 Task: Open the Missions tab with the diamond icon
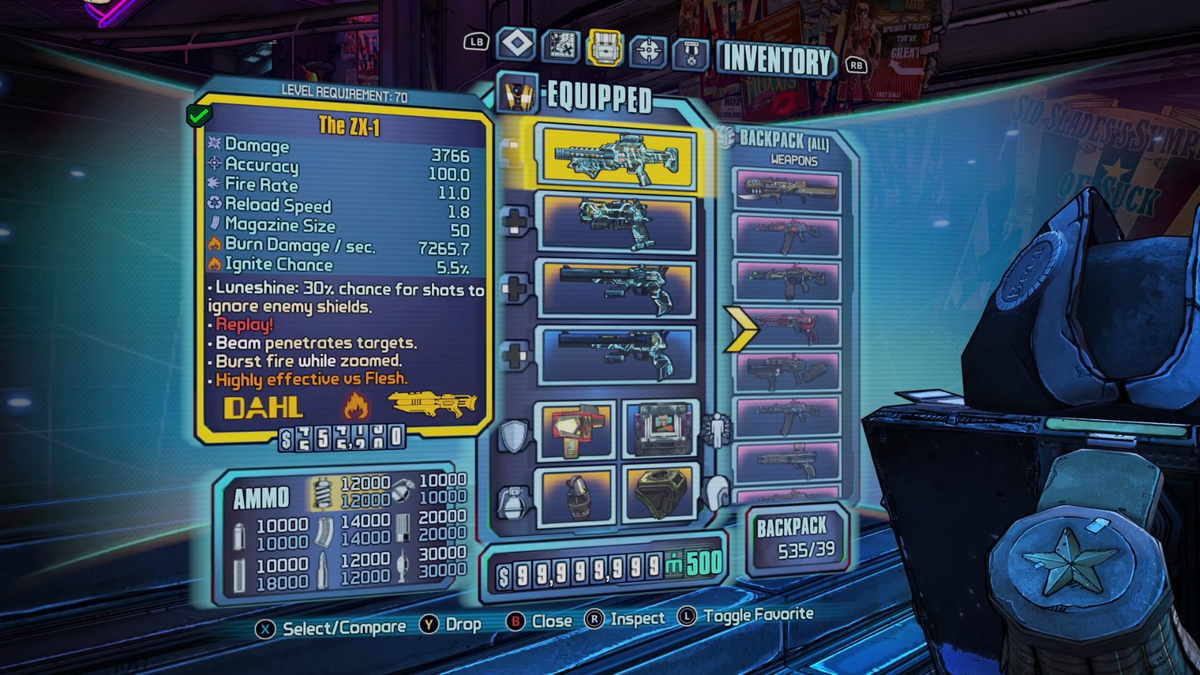tap(515, 45)
